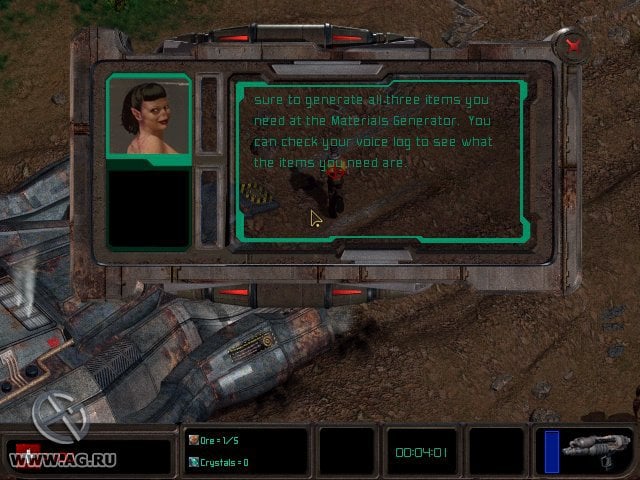Select the equipped weapon slot
The image size is (640, 480).
pos(596,449)
